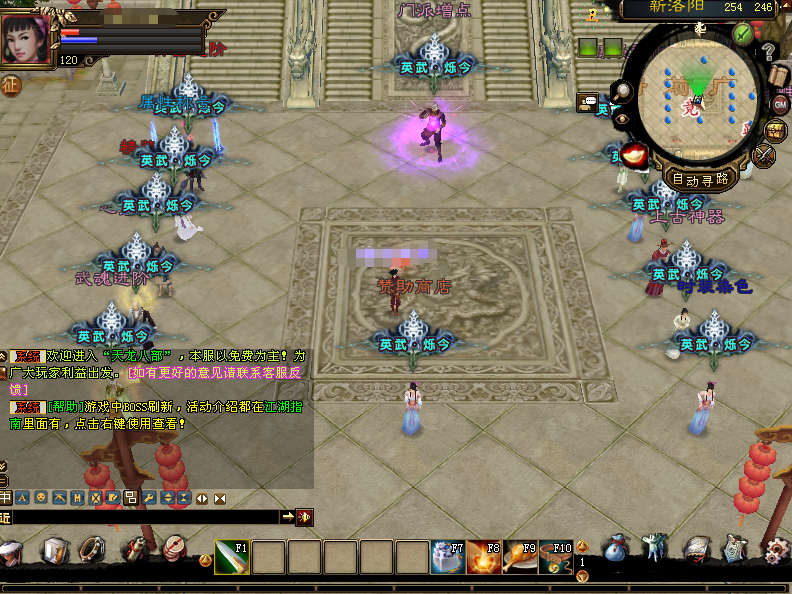The image size is (792, 594).
Task: Click the F7 gift box slot
Action: pos(448,557)
